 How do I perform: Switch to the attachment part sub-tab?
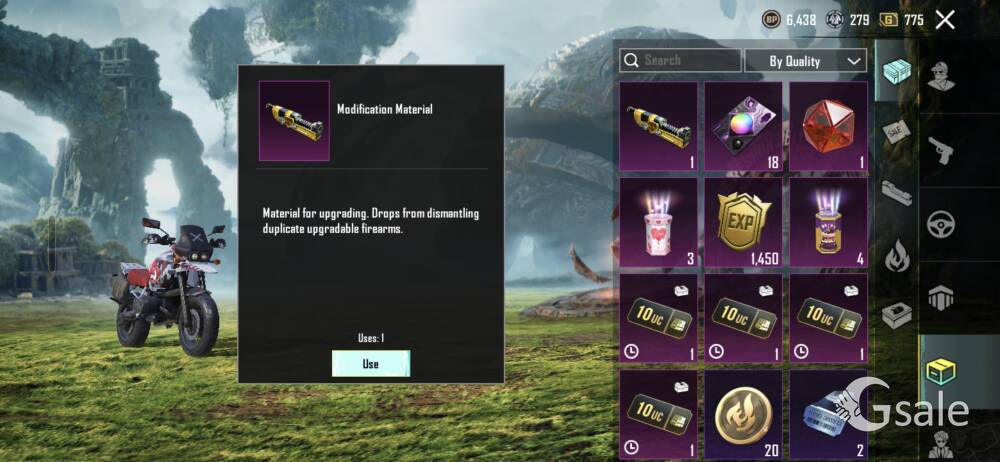tap(896, 193)
